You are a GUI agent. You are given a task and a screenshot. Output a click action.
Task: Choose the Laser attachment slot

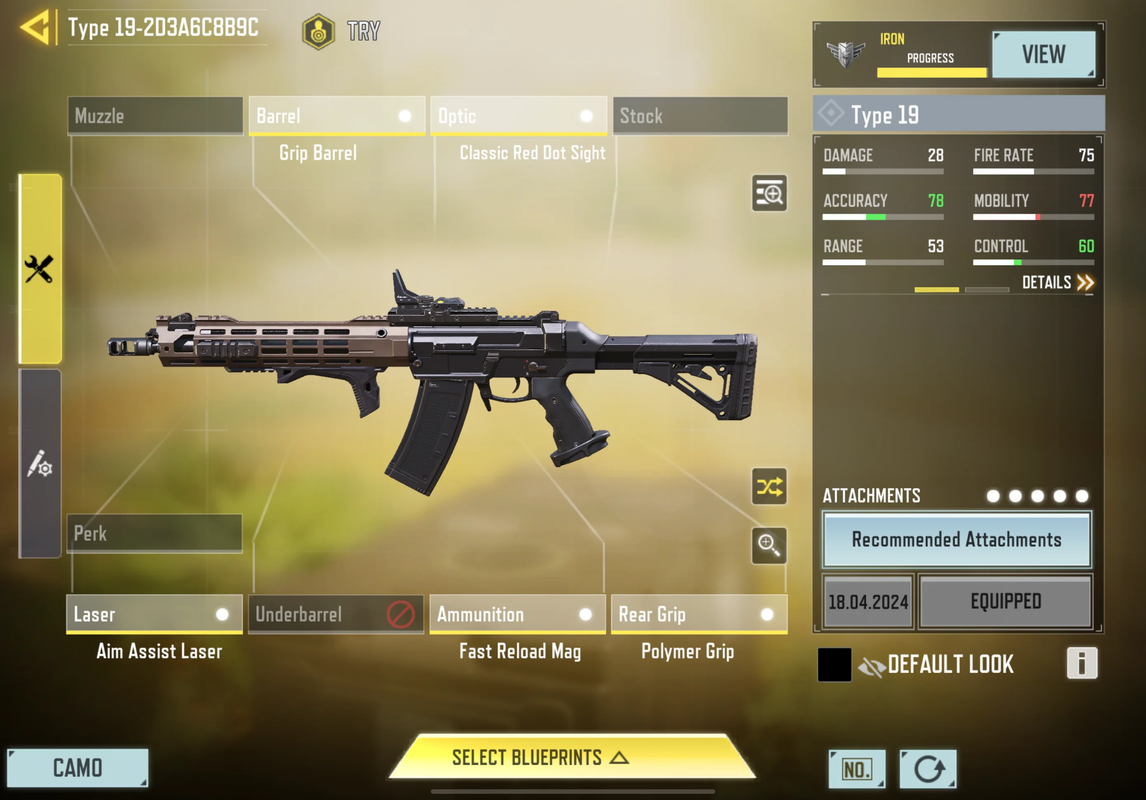click(x=155, y=615)
